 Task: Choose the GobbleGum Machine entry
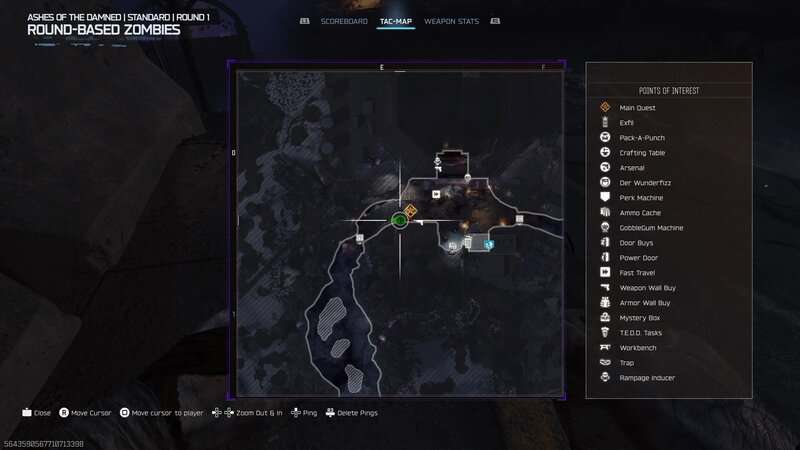click(x=651, y=228)
